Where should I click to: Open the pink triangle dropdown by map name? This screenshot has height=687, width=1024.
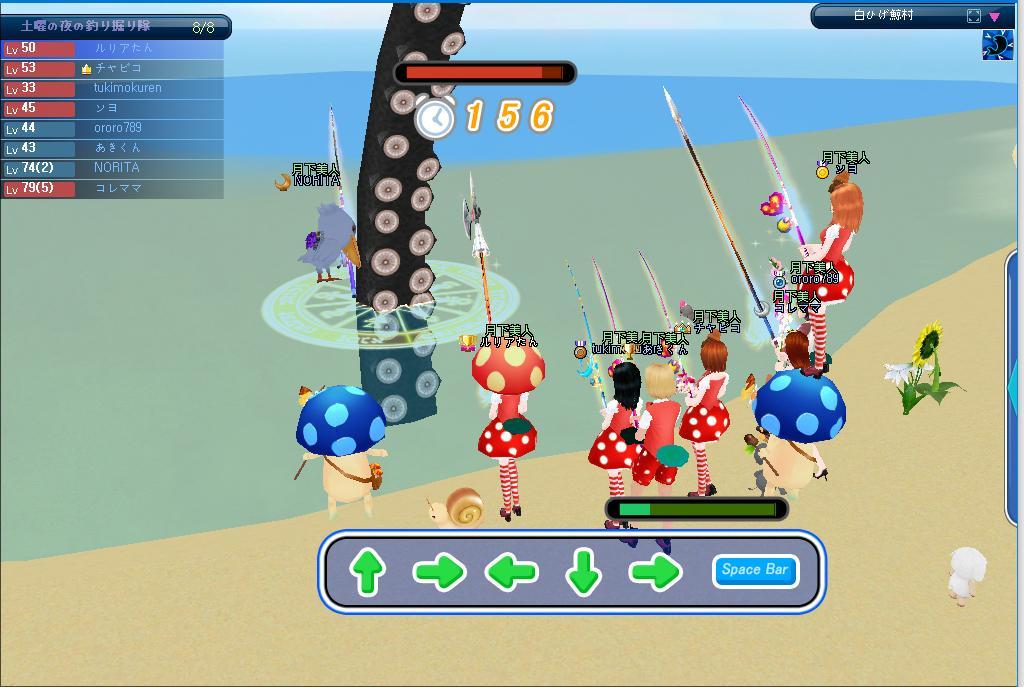point(995,16)
